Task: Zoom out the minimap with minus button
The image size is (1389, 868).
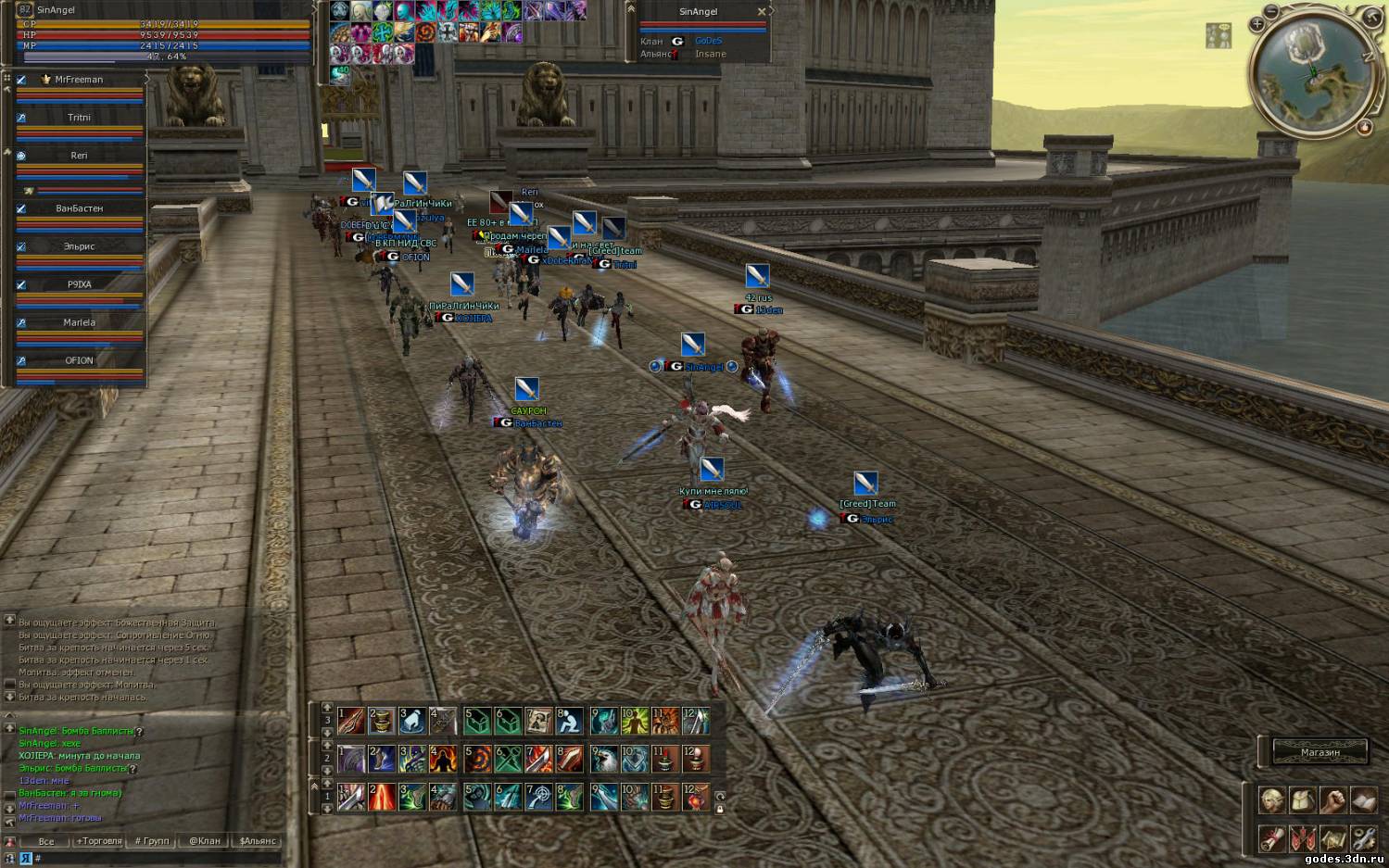Action: [1271, 11]
